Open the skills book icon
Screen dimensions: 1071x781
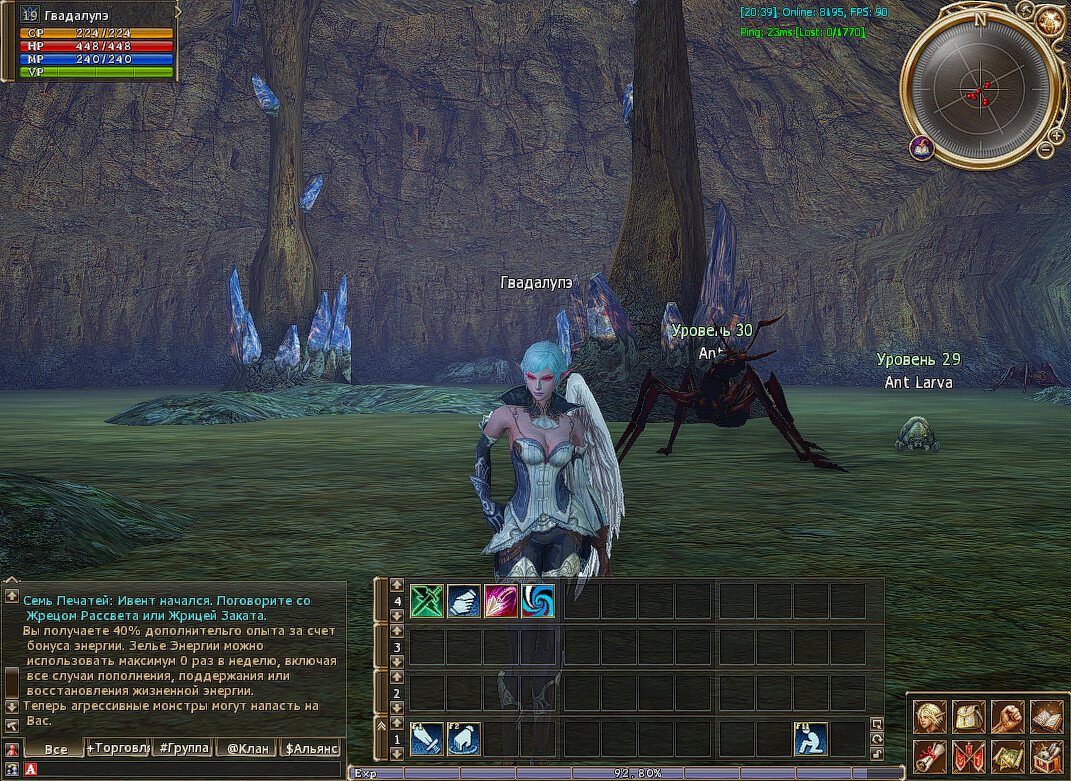coord(1045,716)
